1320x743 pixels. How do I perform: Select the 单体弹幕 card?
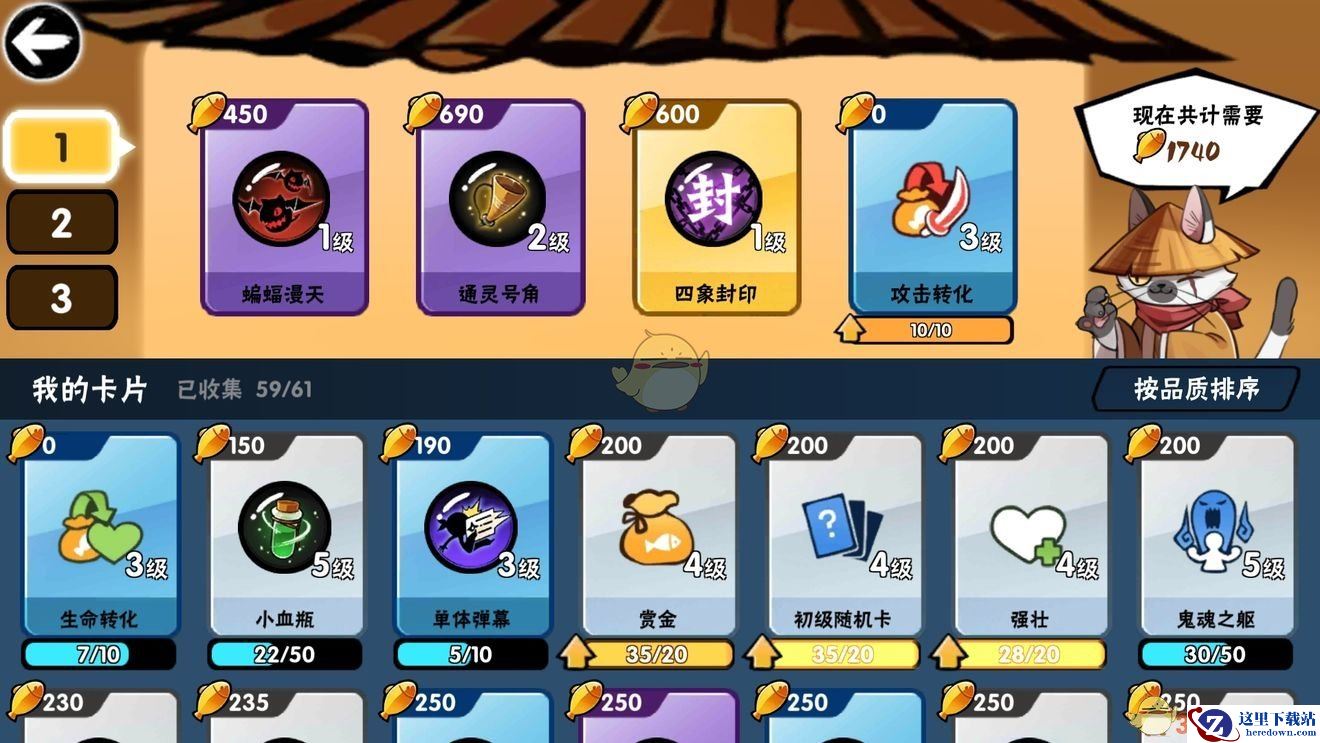[472, 535]
